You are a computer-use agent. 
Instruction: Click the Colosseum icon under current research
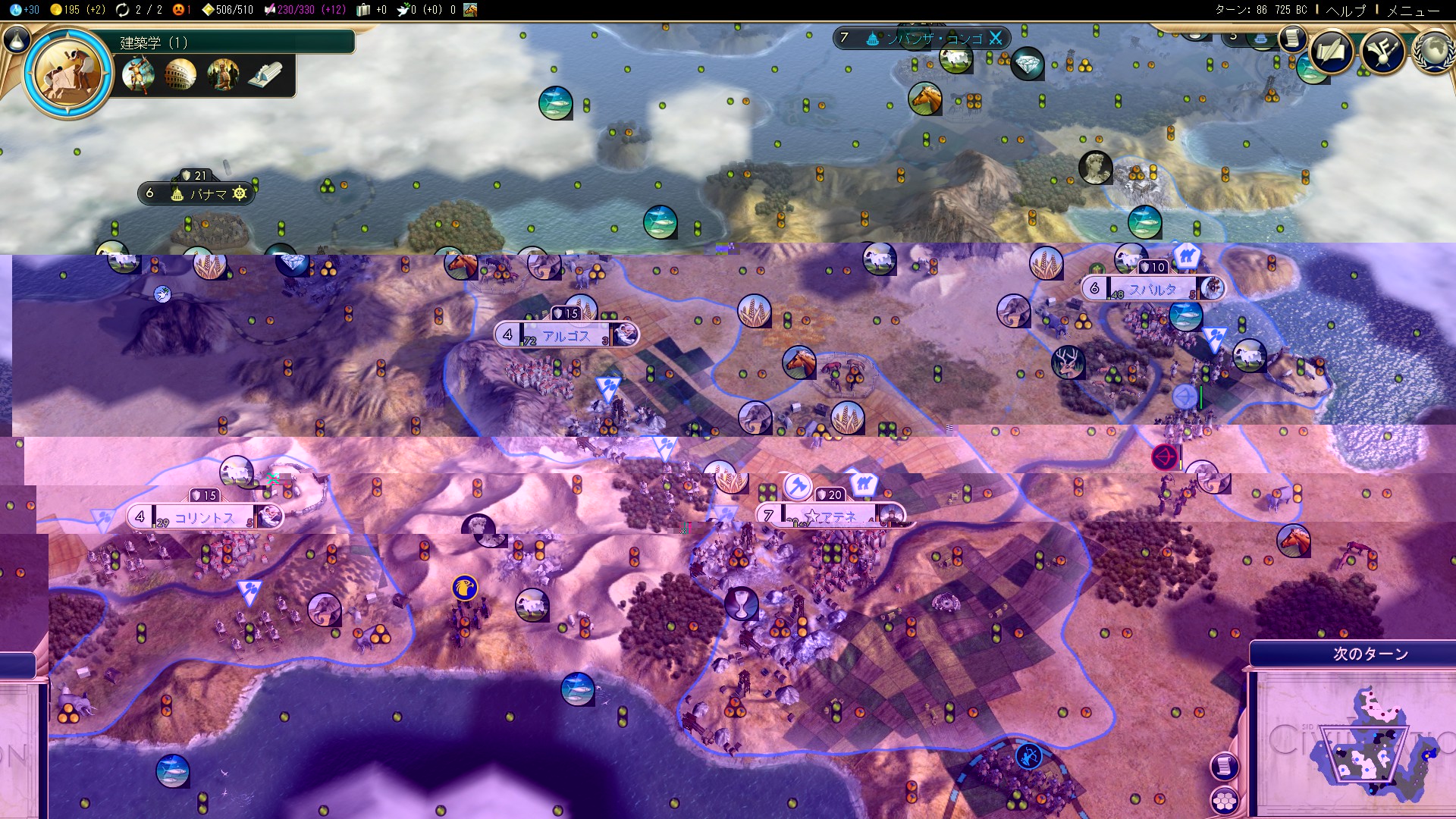(180, 75)
